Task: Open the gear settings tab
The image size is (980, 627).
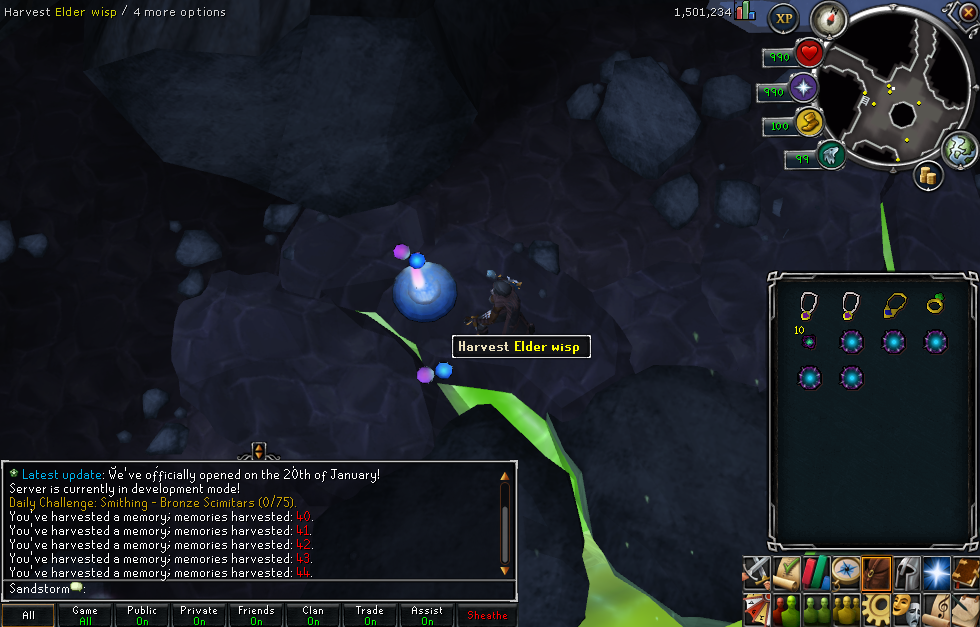Action: [877, 607]
